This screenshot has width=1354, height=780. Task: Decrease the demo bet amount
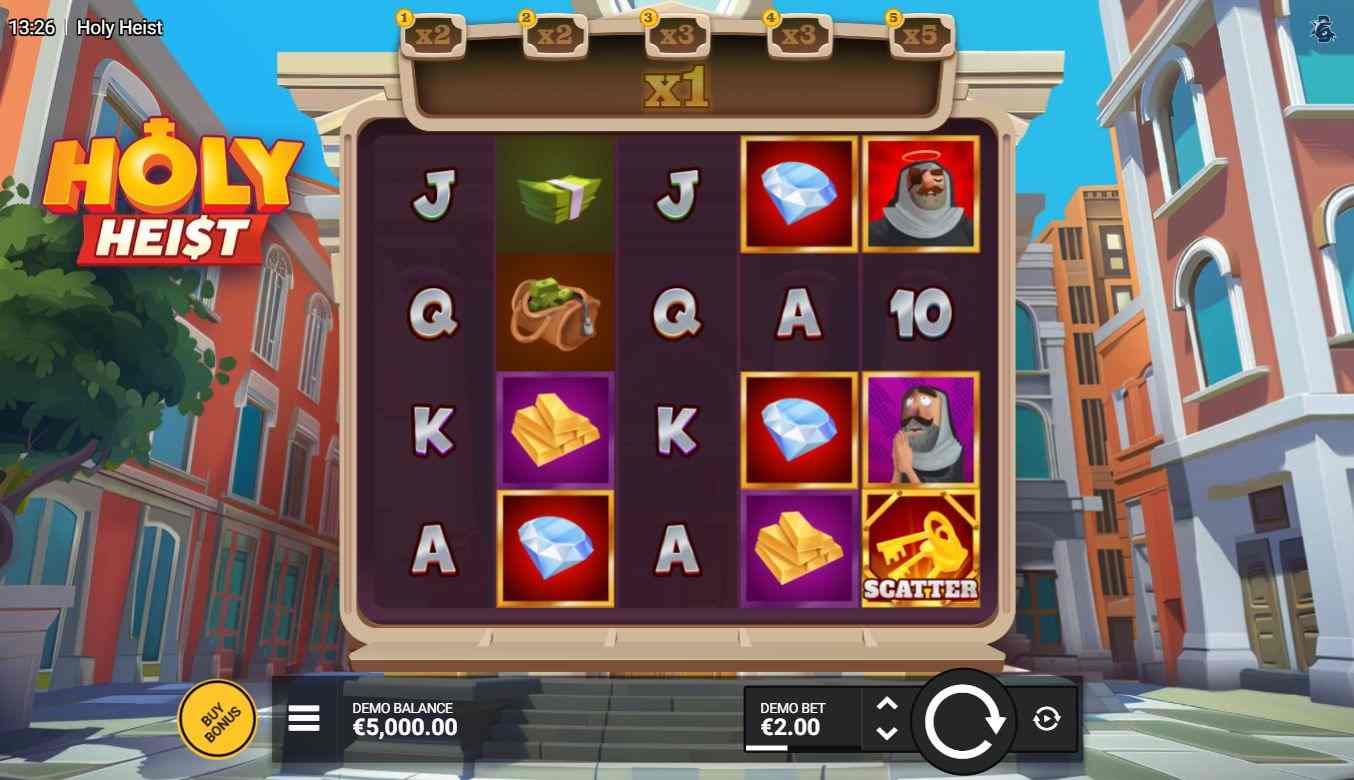point(887,733)
